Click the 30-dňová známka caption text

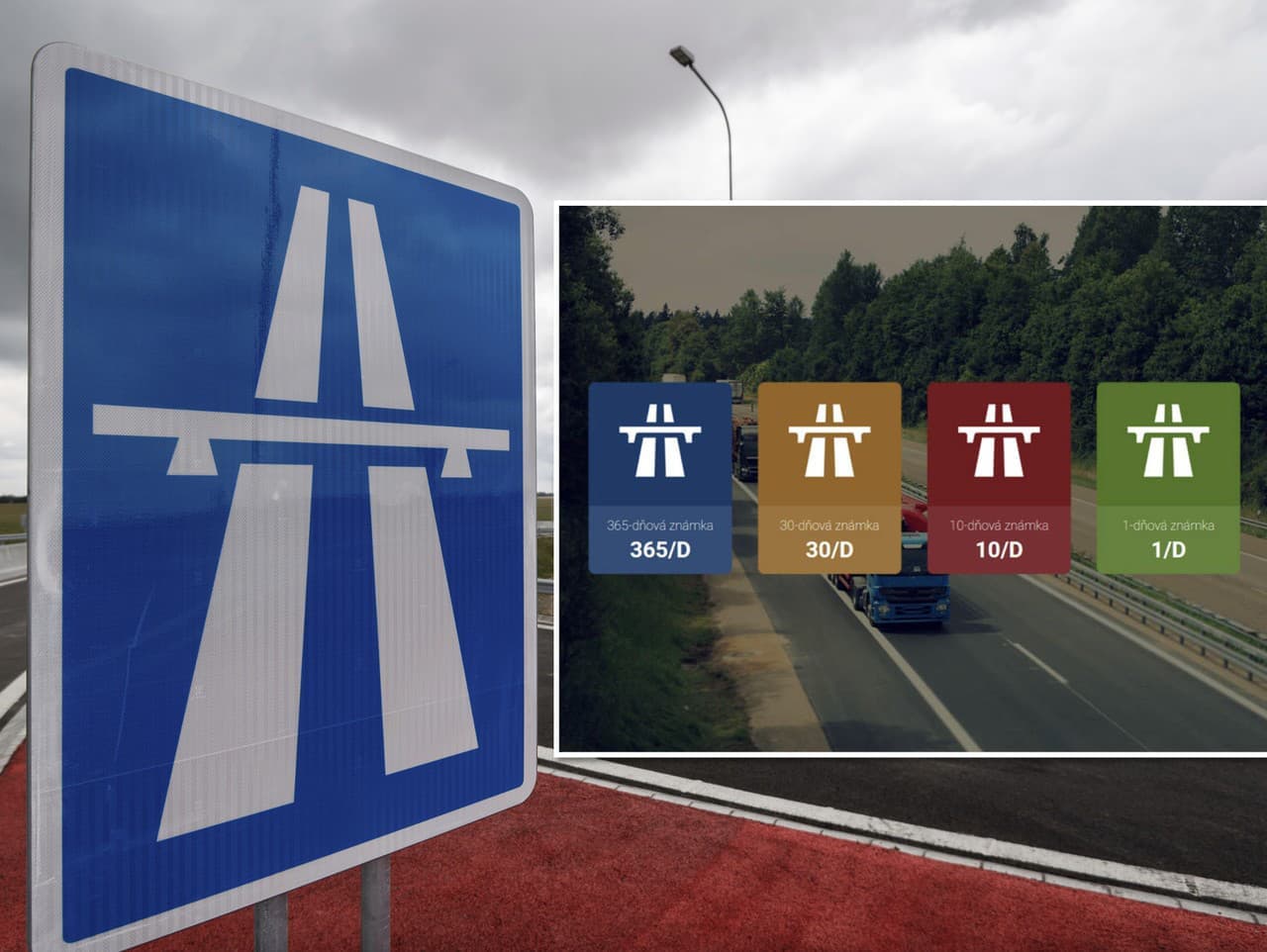(829, 527)
